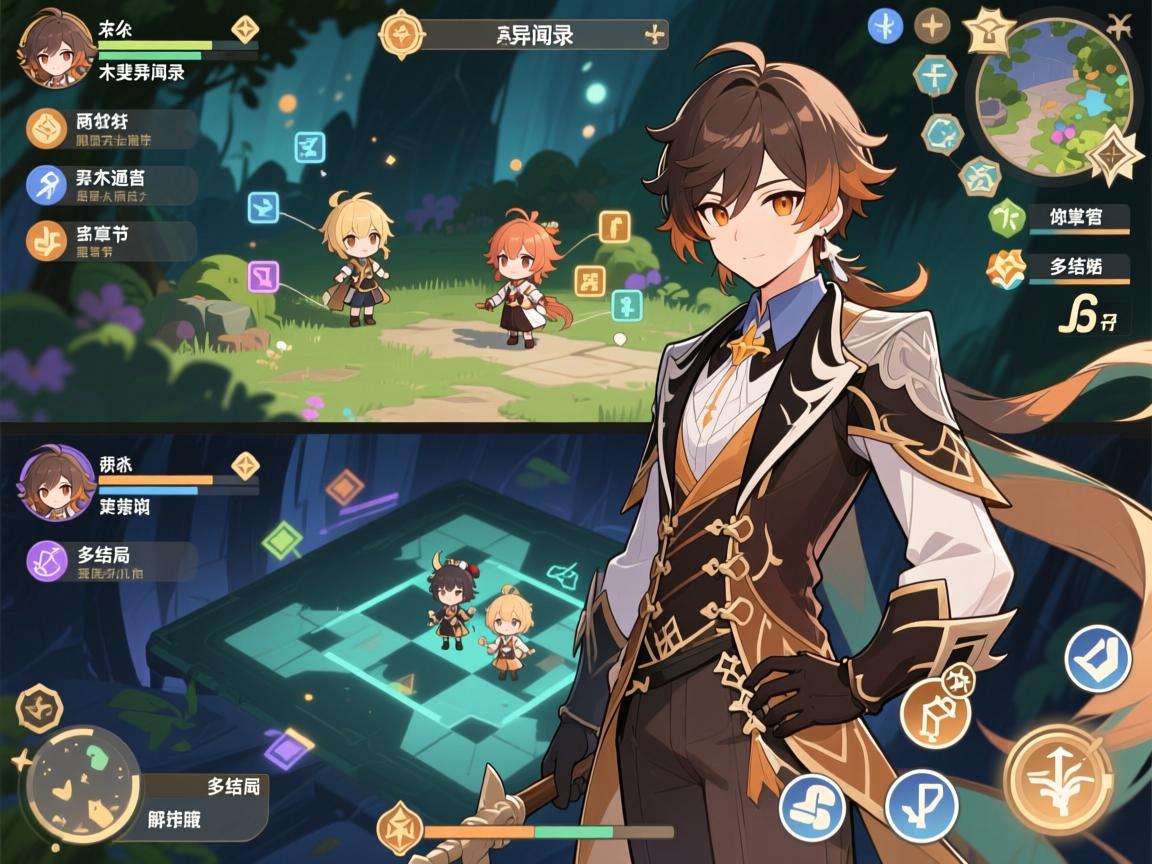Open the green hexagon icon entry
1152x864 pixels.
(1005, 216)
